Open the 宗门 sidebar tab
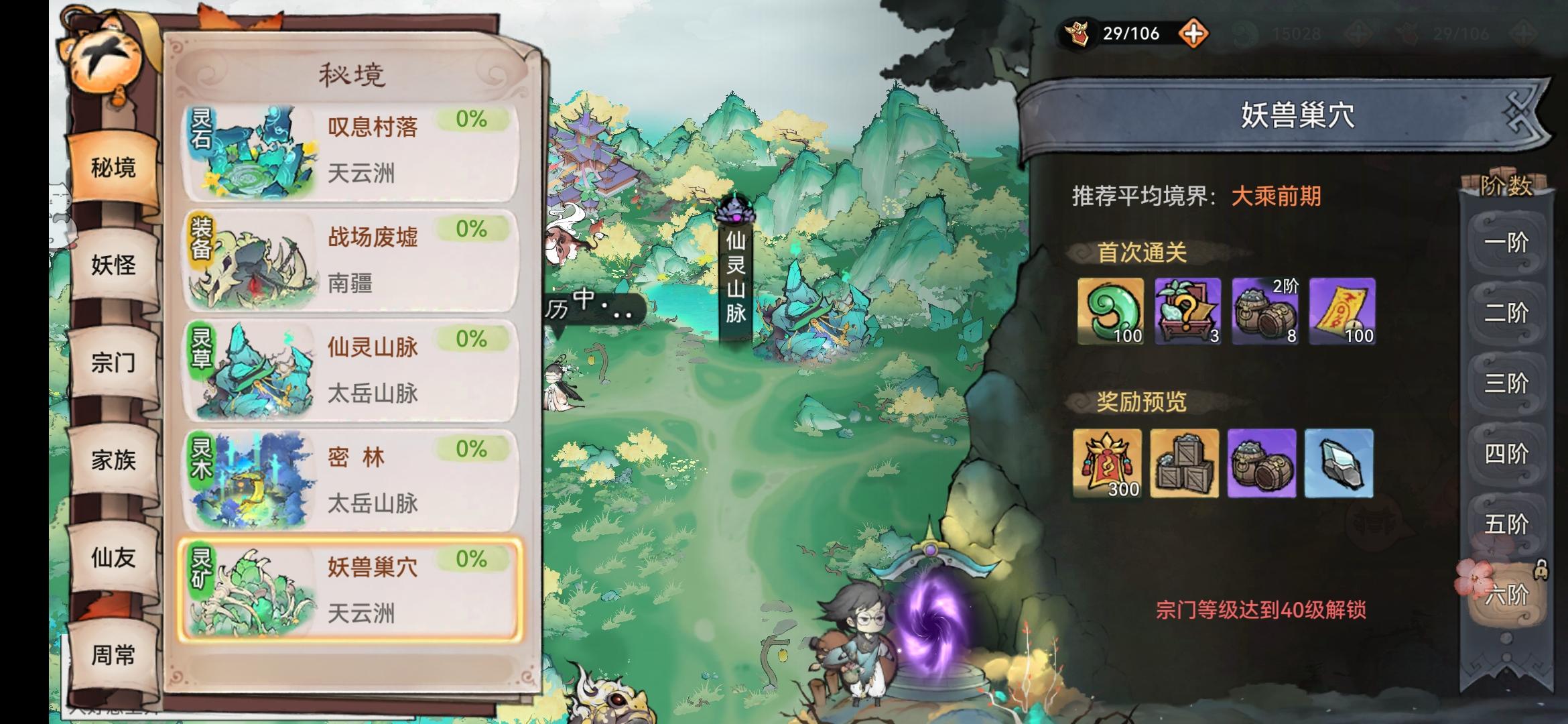 (x=114, y=362)
